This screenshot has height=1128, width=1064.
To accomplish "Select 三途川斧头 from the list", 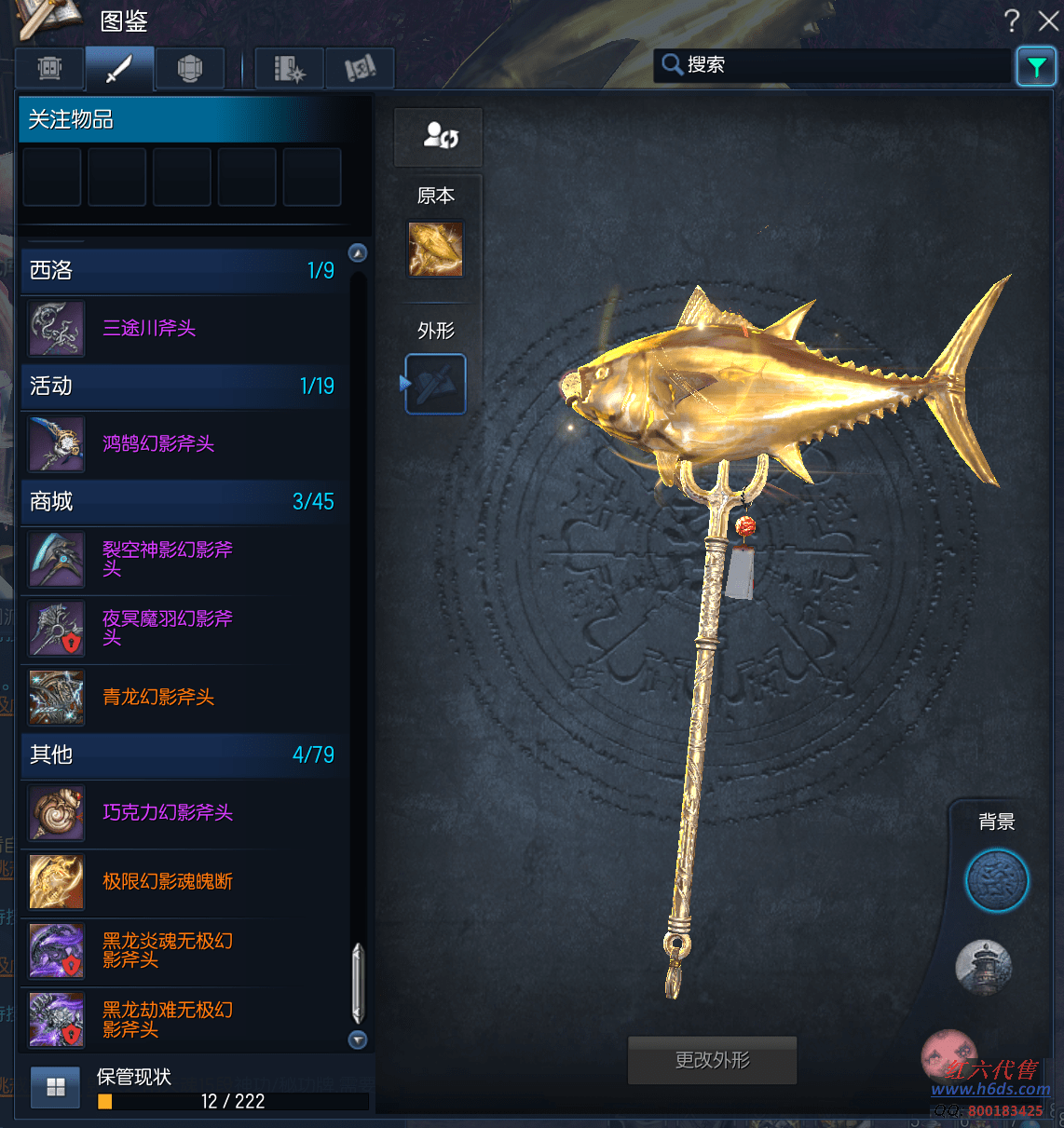I will (149, 328).
